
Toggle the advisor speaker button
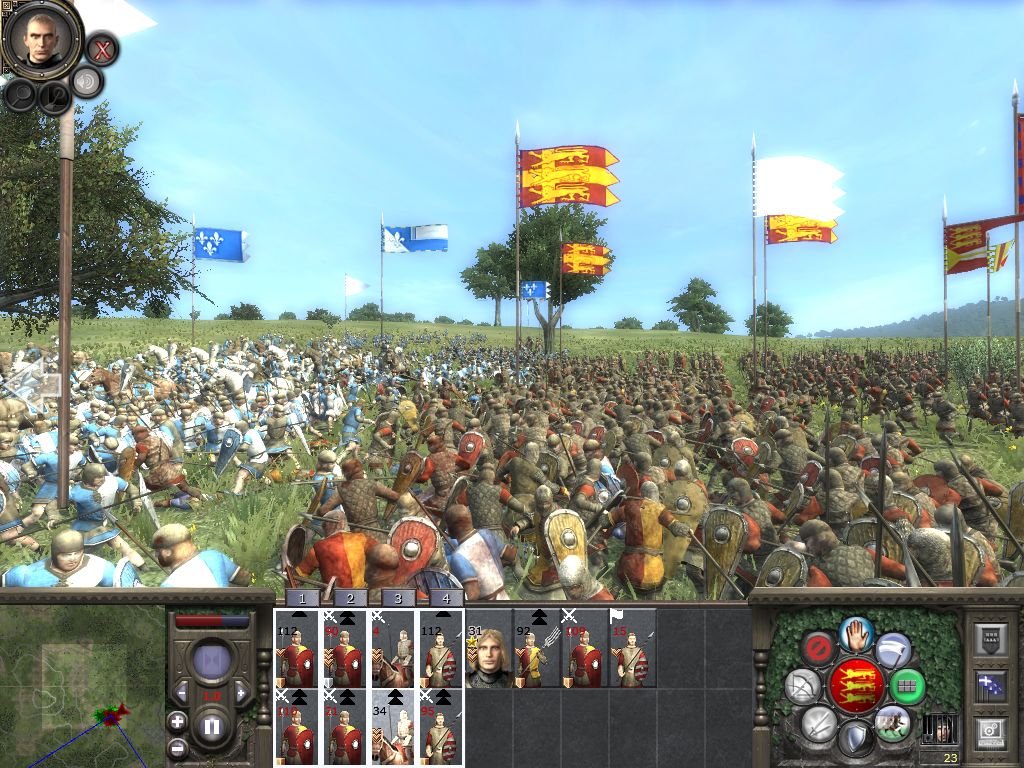88,82
